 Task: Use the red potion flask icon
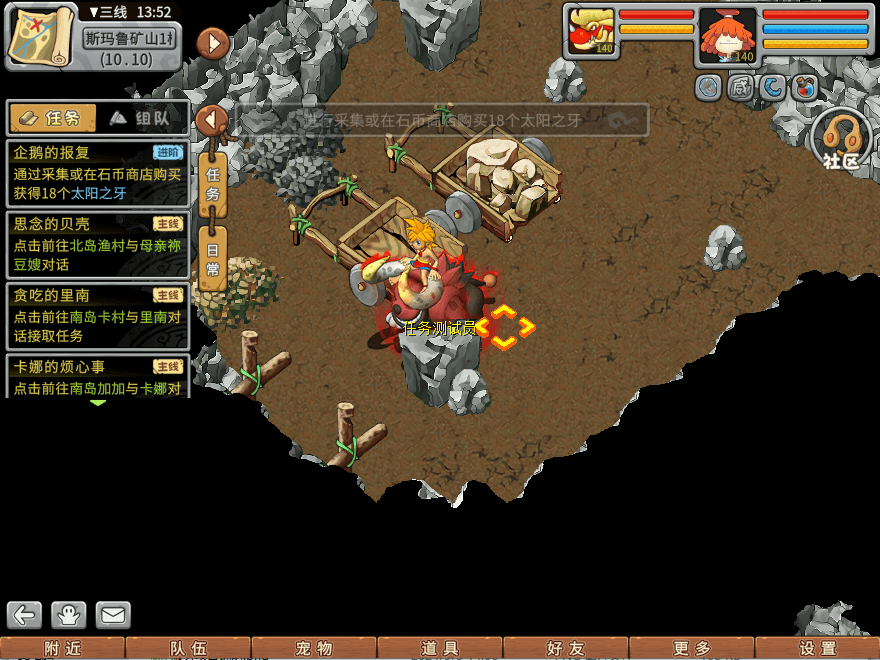[805, 88]
